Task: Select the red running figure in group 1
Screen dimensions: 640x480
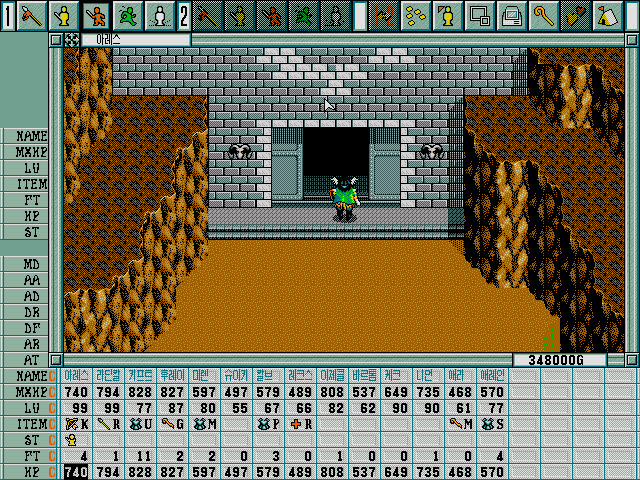Action: (x=96, y=15)
